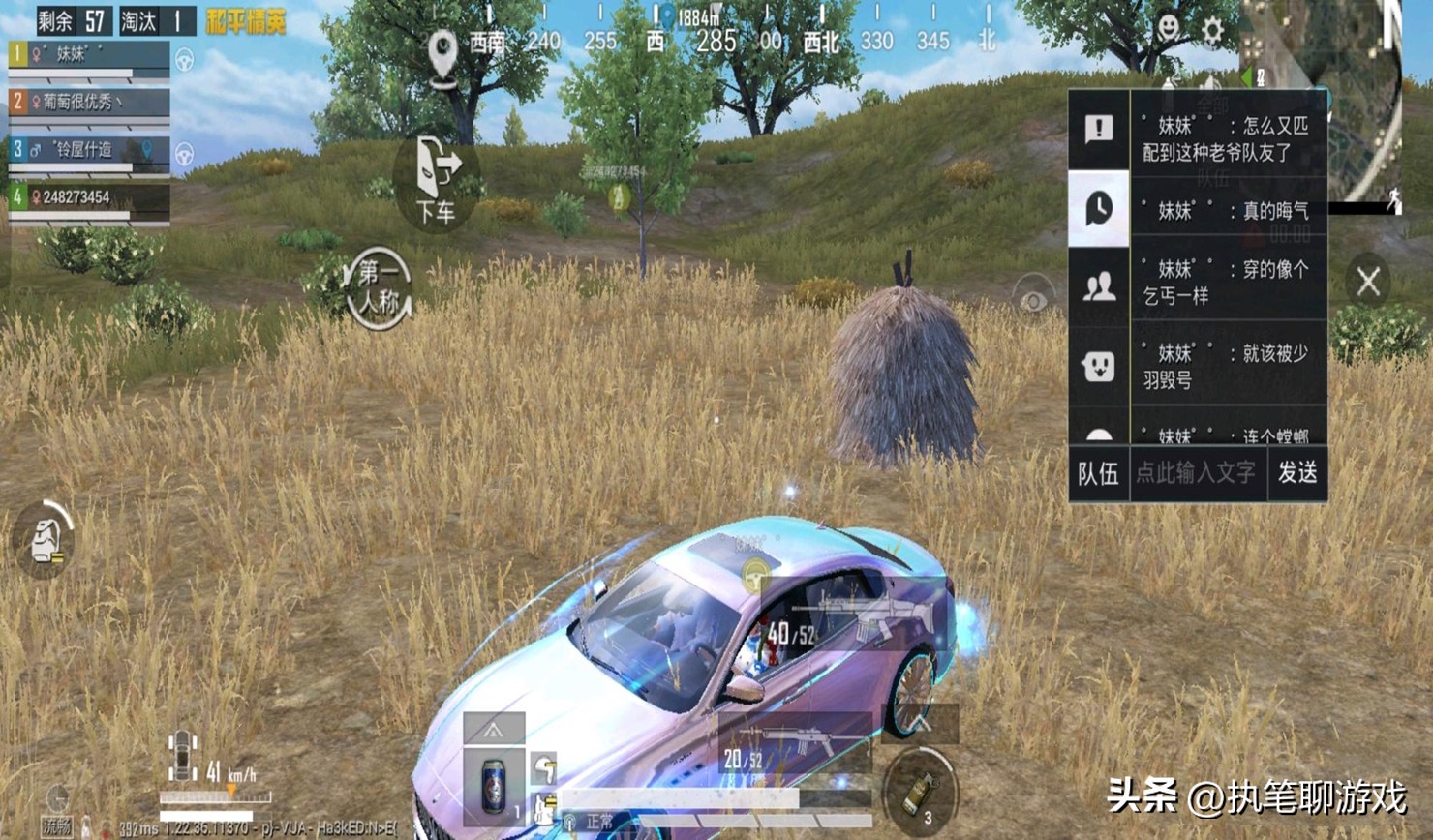The image size is (1433, 840).
Task: Open the gear settings menu
Action: pyautogui.click(x=1211, y=30)
